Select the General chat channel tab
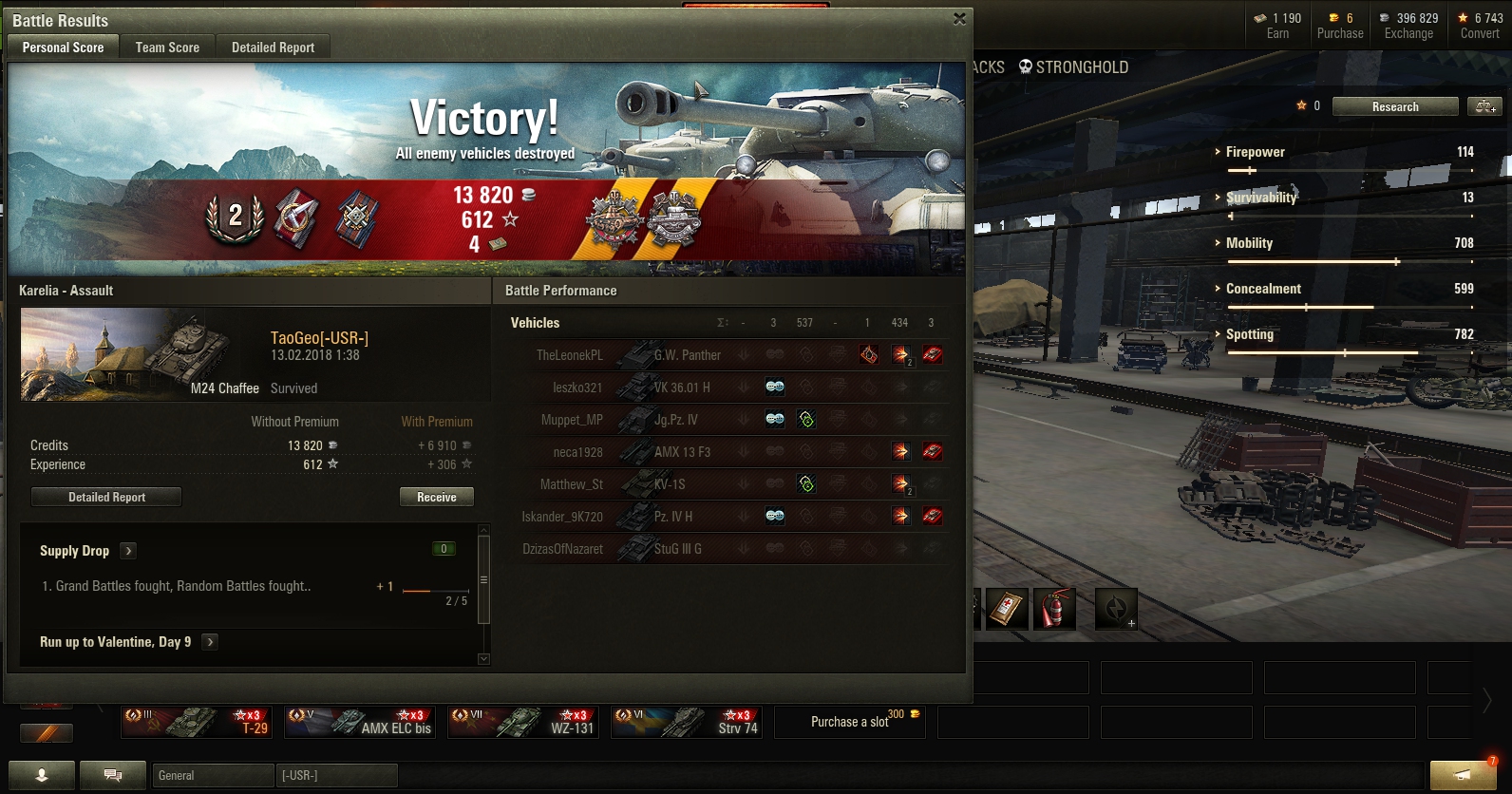 click(x=213, y=776)
